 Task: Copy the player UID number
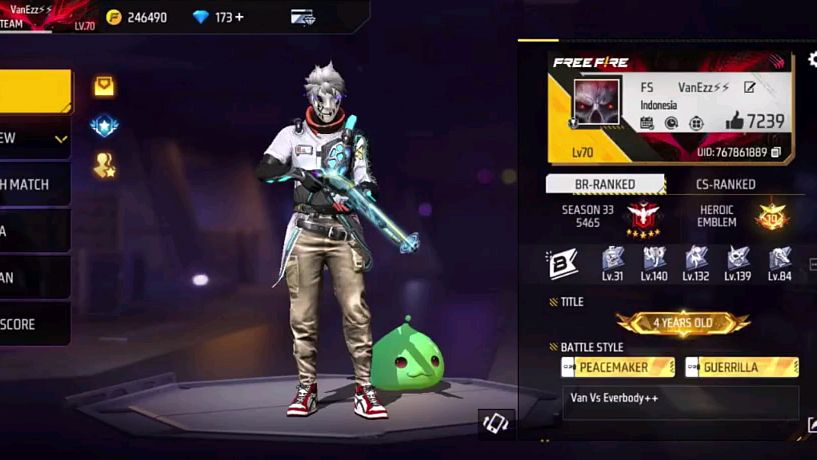point(776,153)
